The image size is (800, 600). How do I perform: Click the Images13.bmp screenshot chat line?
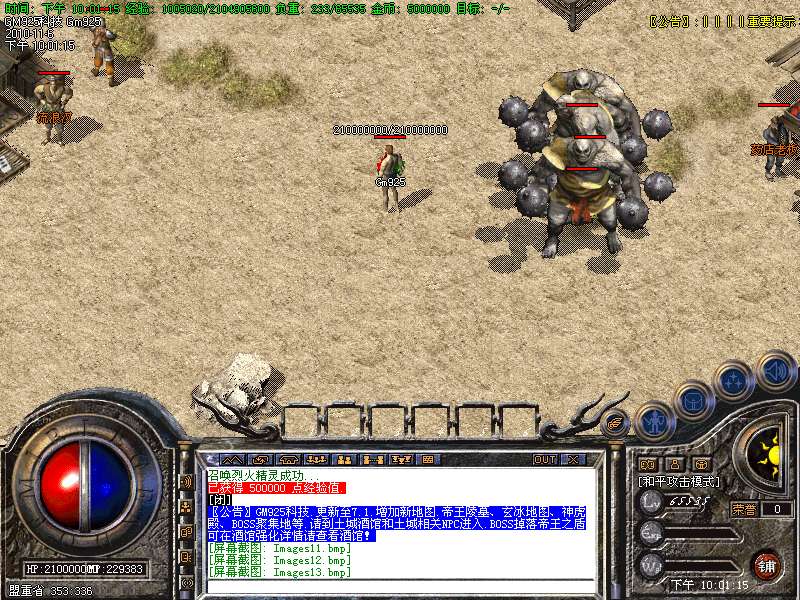pyautogui.click(x=280, y=573)
